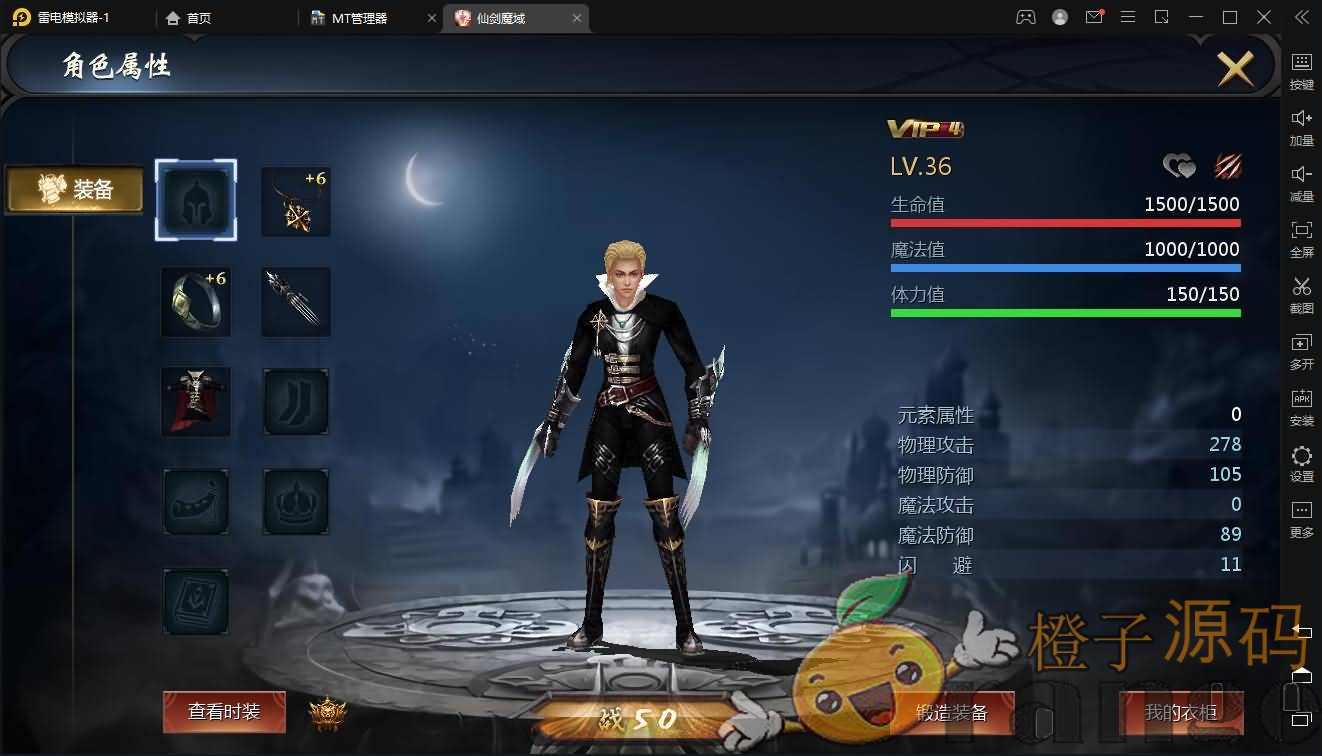Toggle the couple hearts icon

[1179, 165]
